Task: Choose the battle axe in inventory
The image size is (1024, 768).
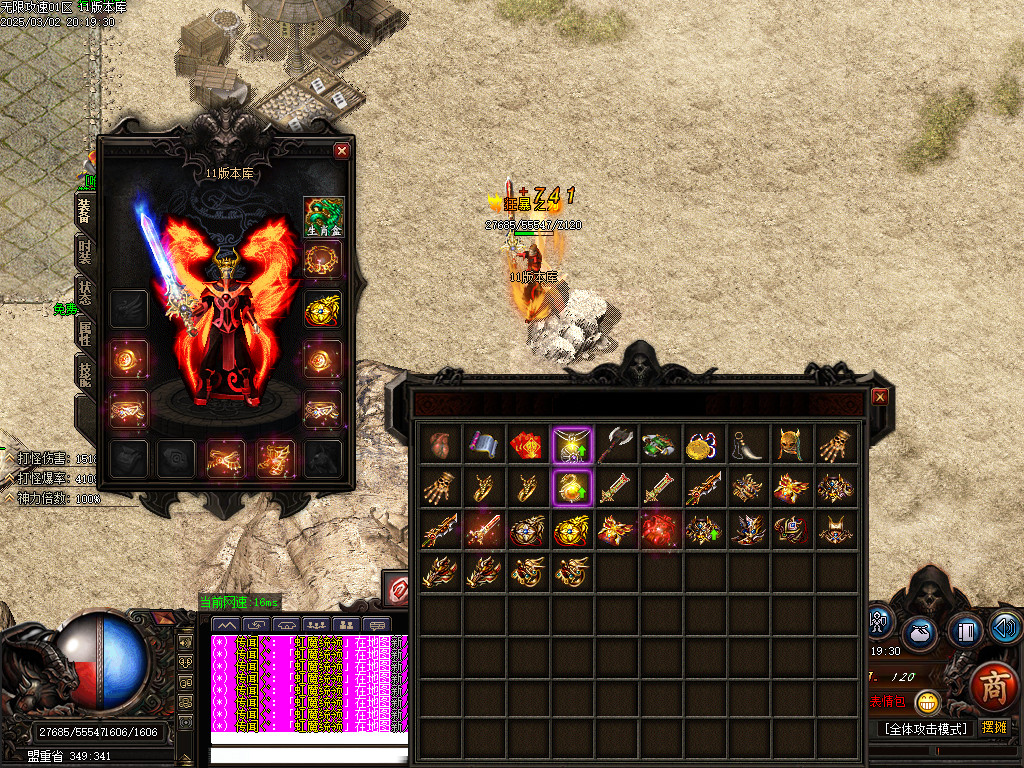Action: click(x=617, y=444)
